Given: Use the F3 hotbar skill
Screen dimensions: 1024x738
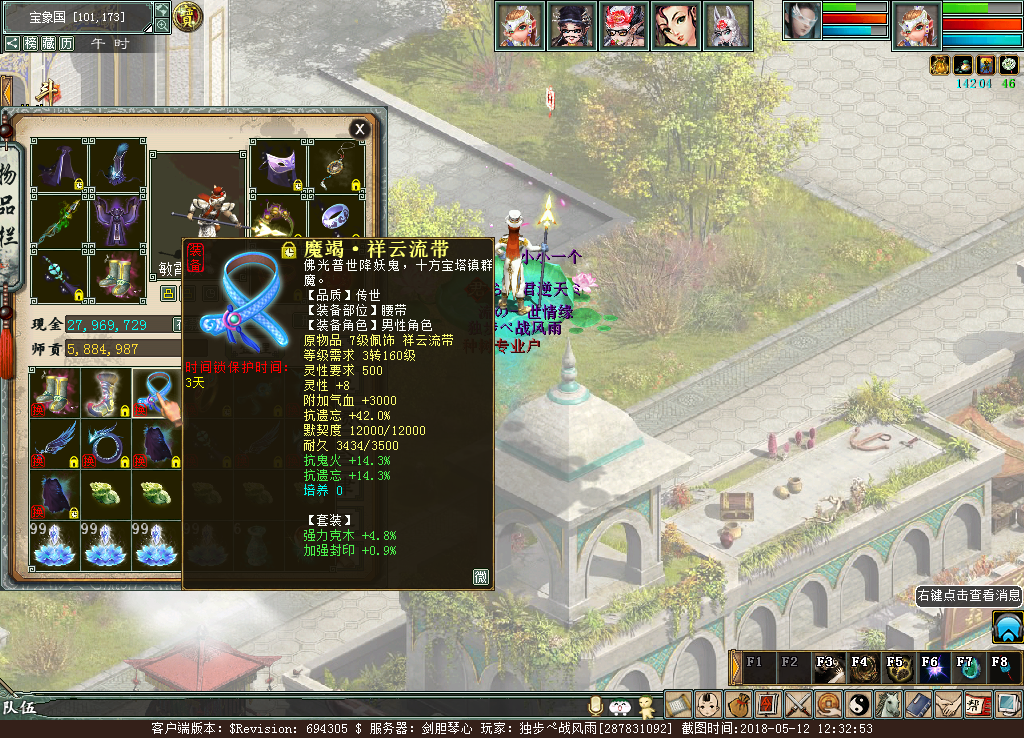Looking at the screenshot, I should 827,667.
